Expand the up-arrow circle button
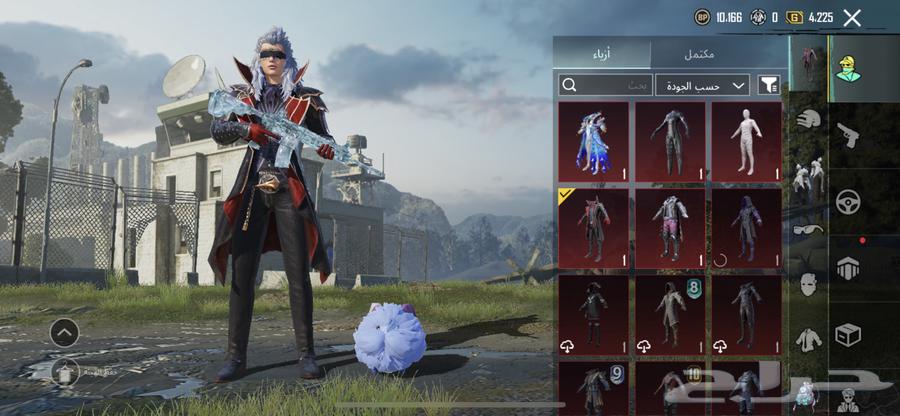The width and height of the screenshot is (900, 416). [x=64, y=332]
